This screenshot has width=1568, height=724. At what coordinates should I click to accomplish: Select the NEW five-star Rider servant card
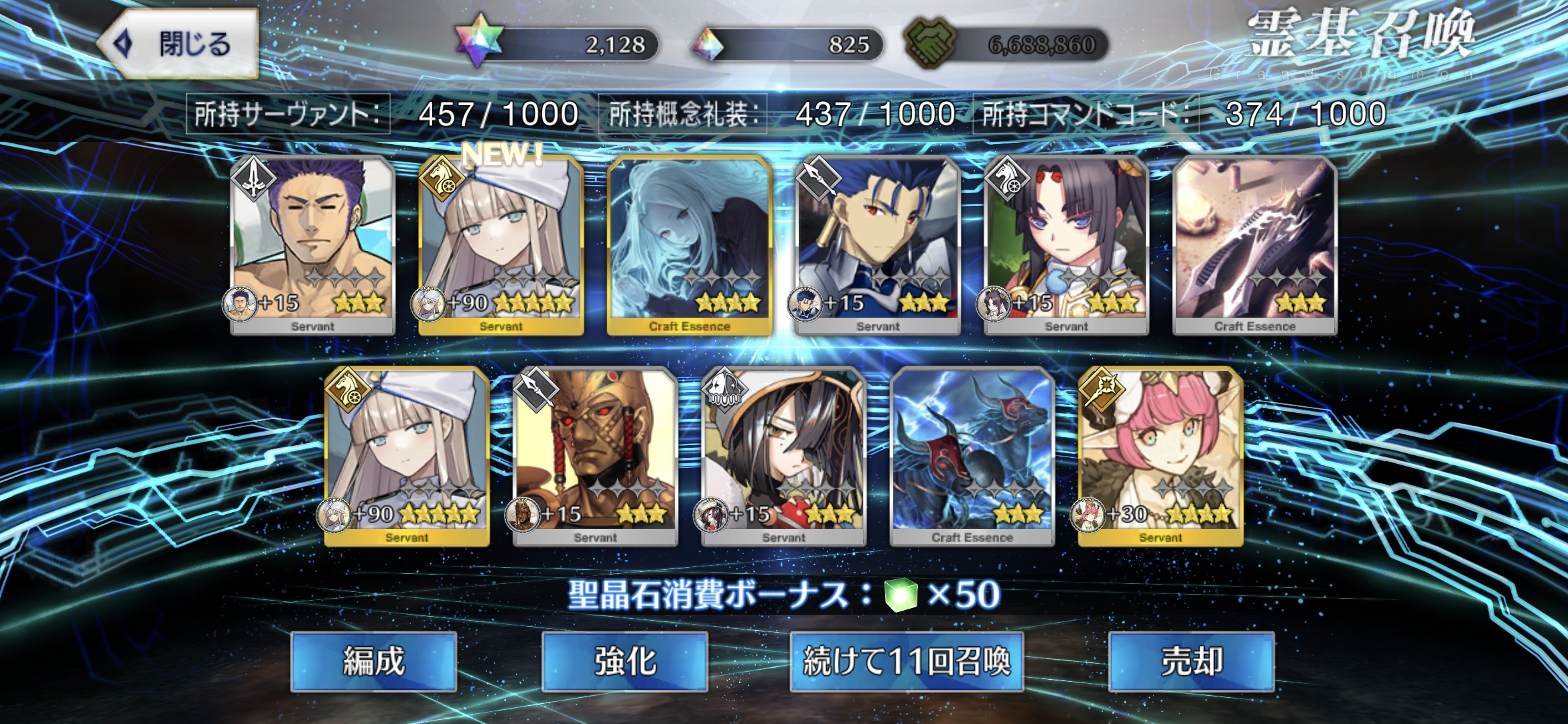click(x=501, y=245)
